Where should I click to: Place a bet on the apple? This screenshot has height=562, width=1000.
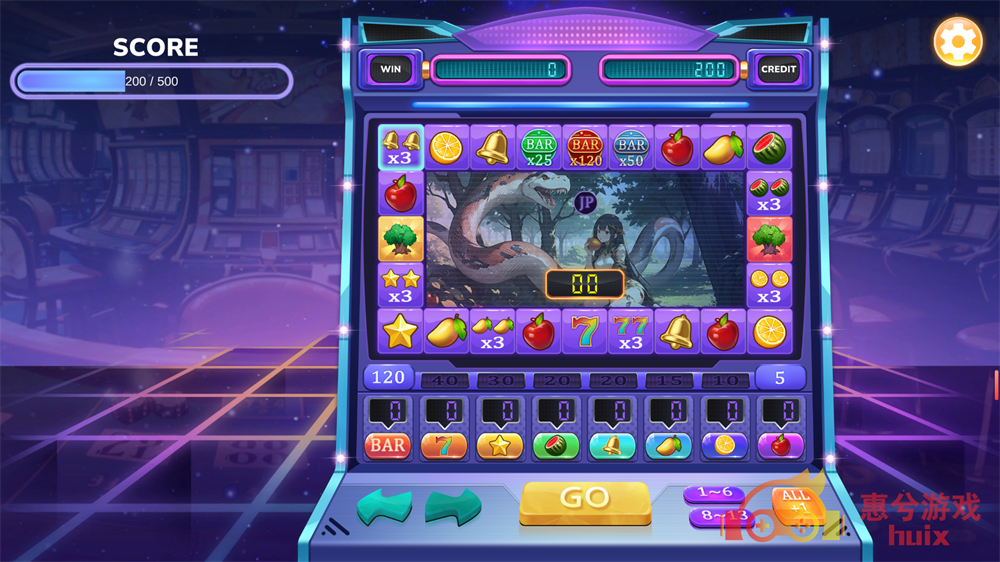pyautogui.click(x=780, y=445)
